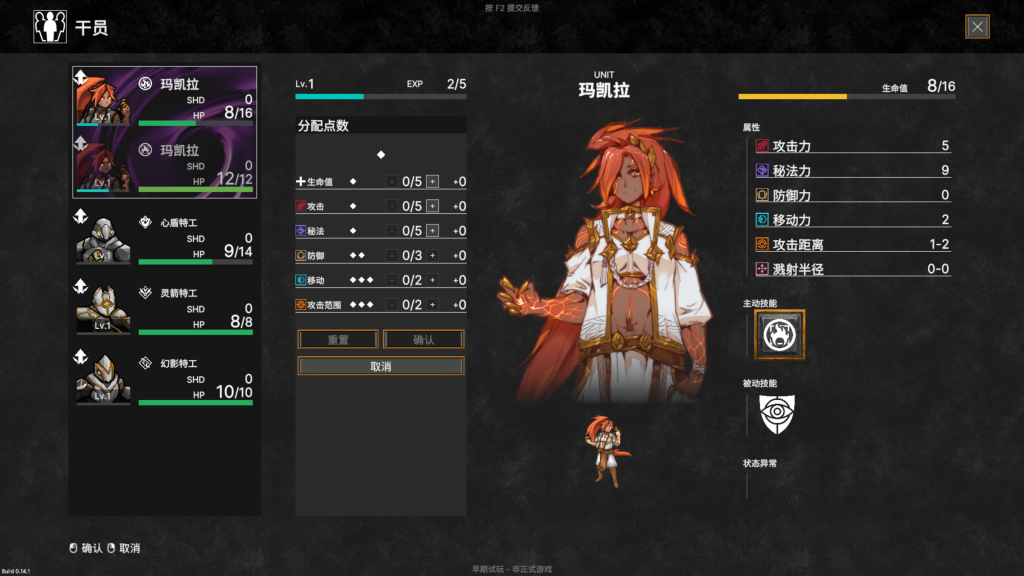Screen dimensions: 1024x576
Task: Inspect the eye shield passive skill
Action: [777, 414]
